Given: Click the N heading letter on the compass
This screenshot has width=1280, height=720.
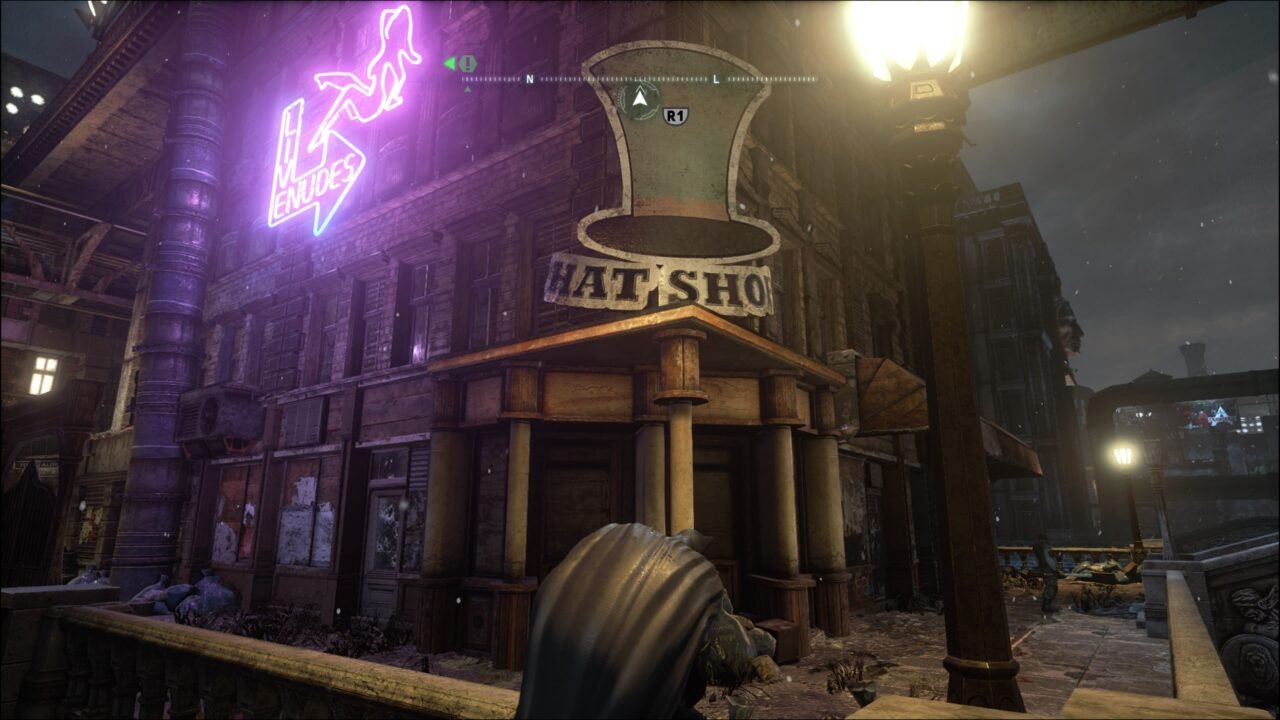Looking at the screenshot, I should coord(531,78).
